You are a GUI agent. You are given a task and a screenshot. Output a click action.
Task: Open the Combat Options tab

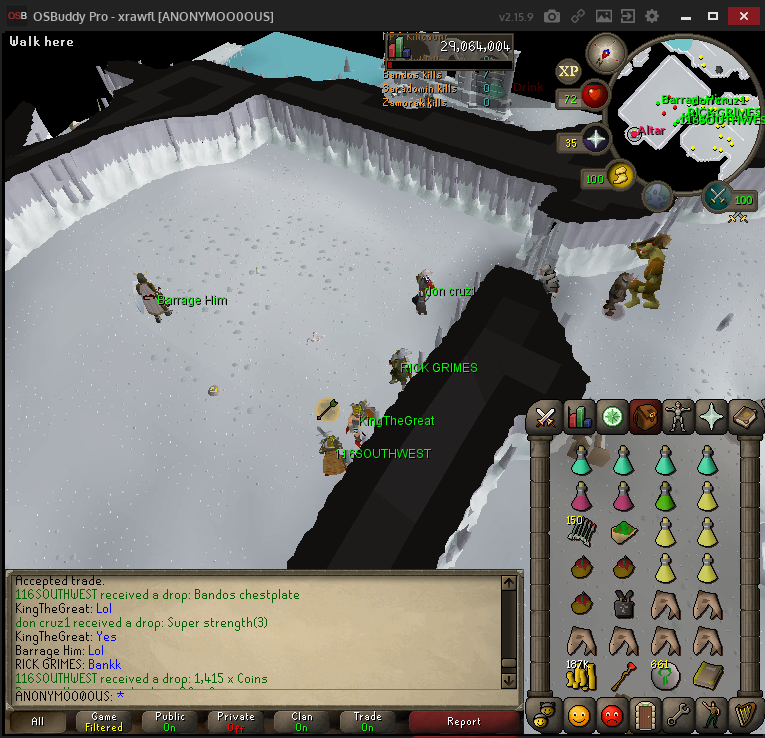[546, 417]
